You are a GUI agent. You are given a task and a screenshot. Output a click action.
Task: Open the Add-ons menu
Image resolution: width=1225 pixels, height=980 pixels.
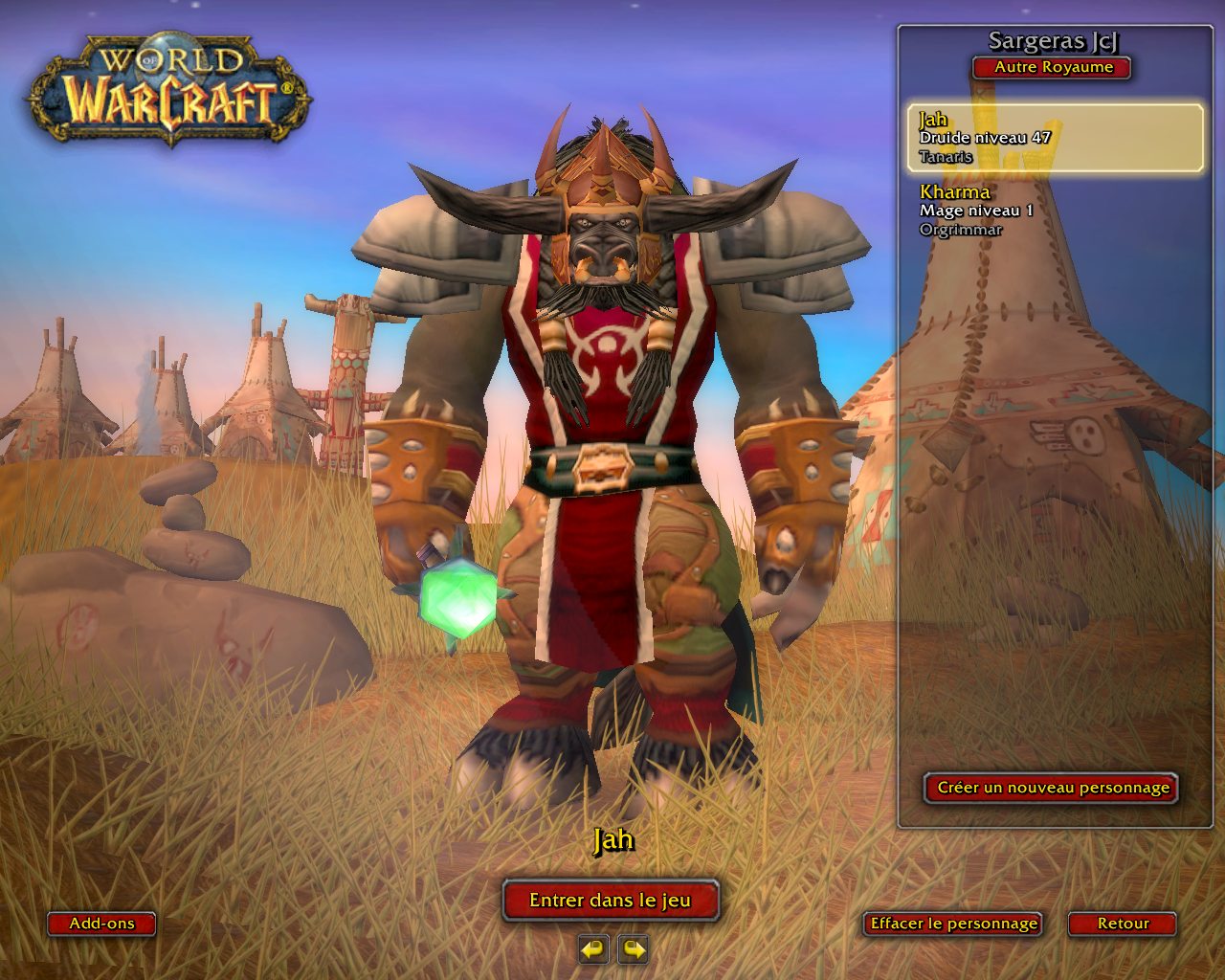point(101,924)
